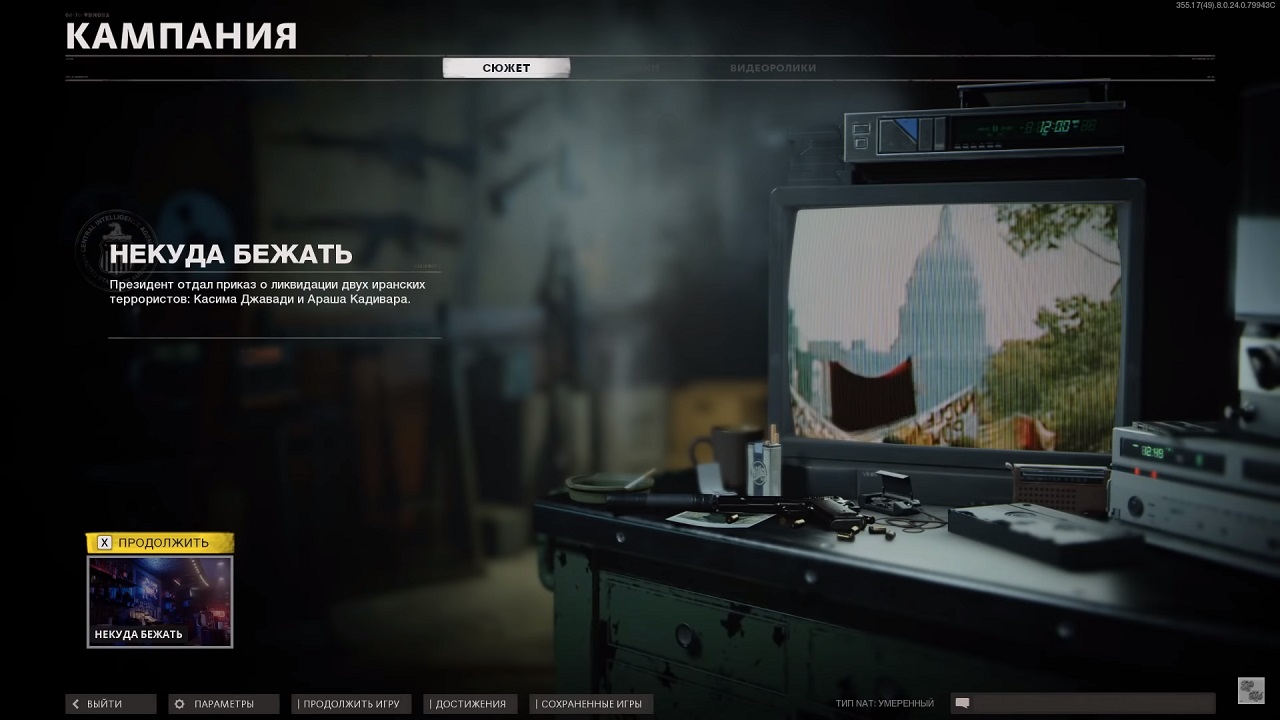Switch to the Сюжет tab

506,68
